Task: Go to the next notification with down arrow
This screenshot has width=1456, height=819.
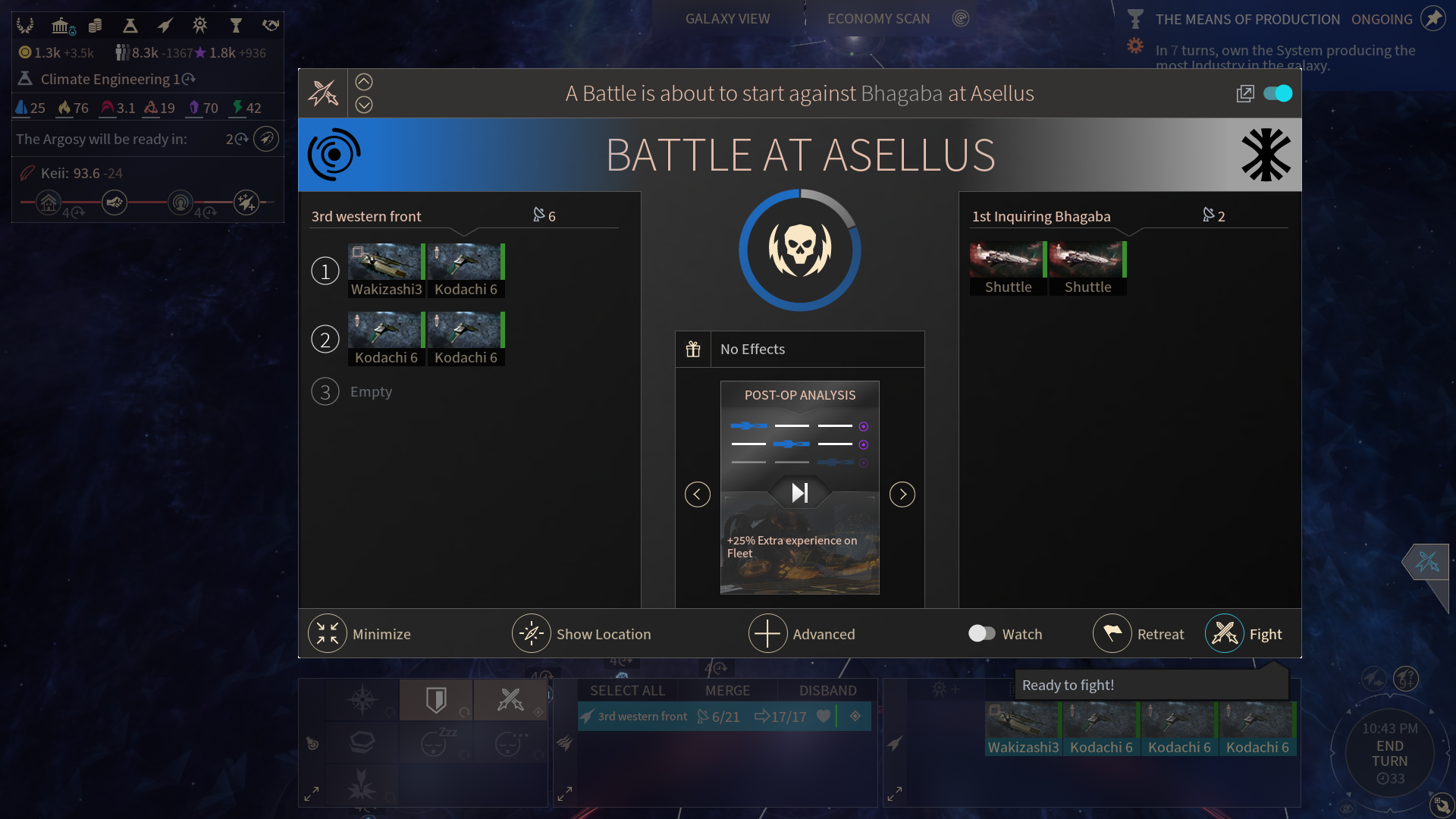Action: [x=364, y=105]
